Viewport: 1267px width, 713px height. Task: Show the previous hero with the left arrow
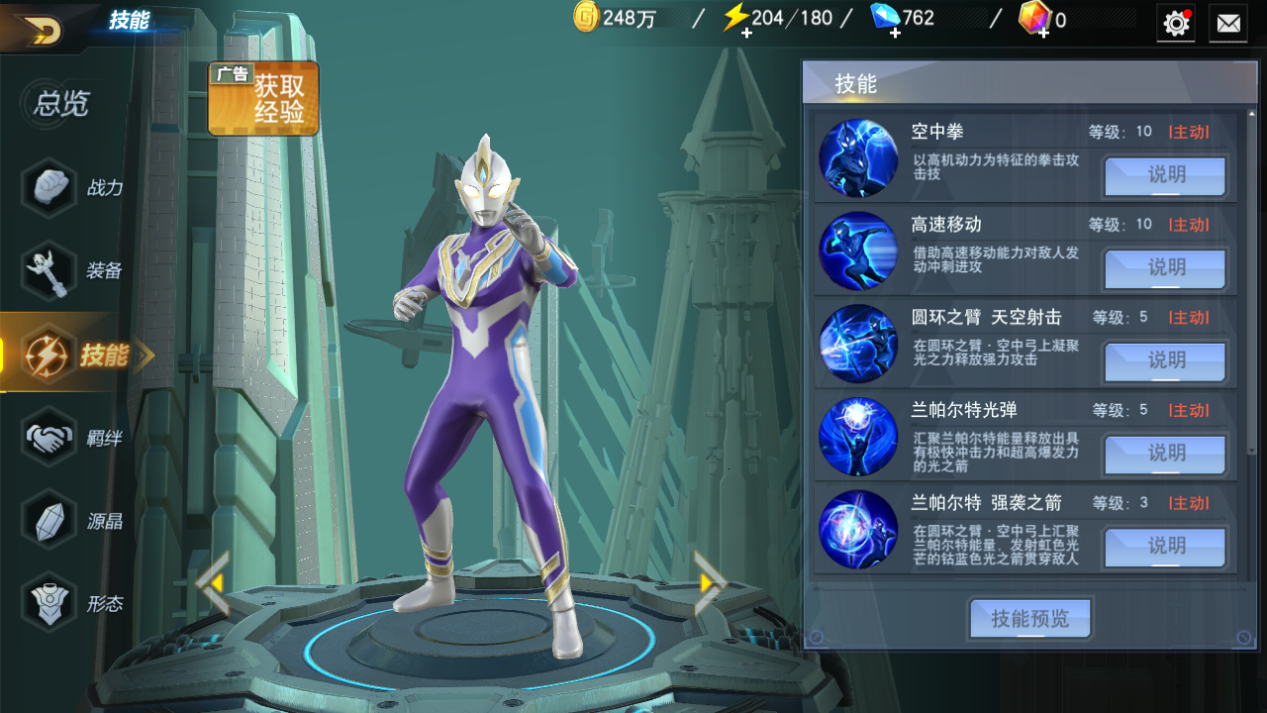213,582
